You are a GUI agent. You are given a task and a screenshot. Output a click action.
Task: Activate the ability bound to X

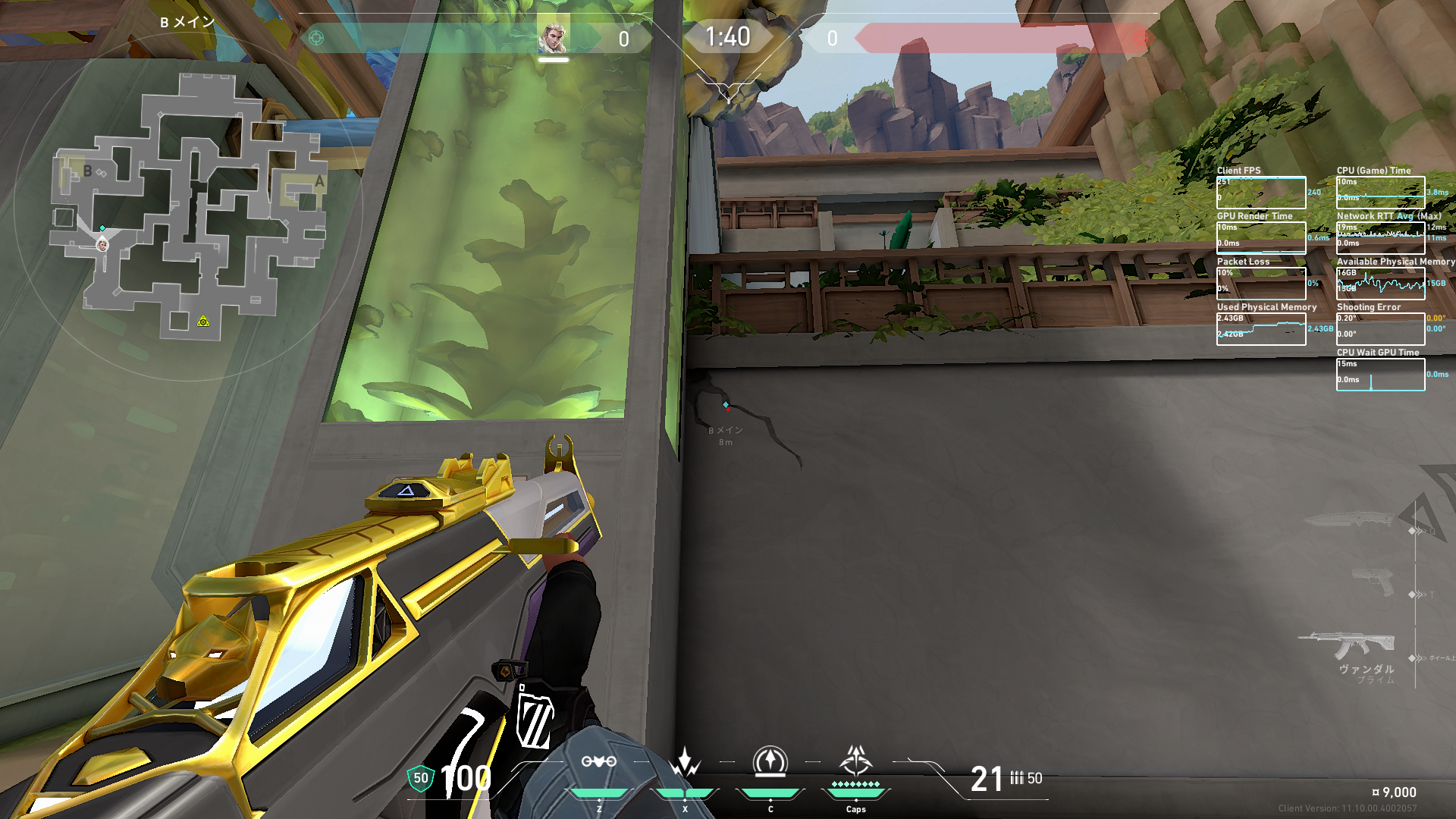pyautogui.click(x=685, y=763)
